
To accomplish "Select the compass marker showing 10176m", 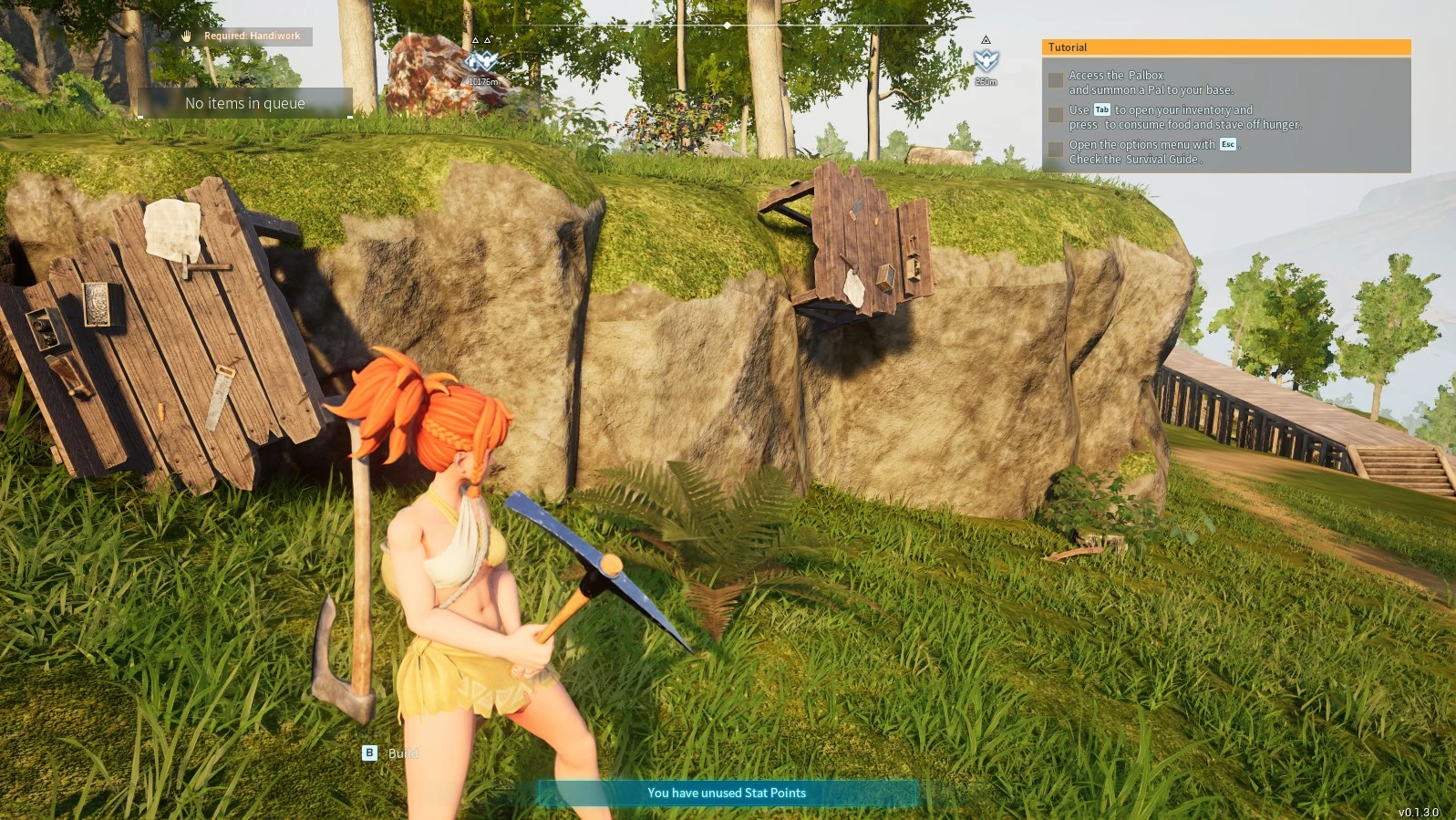I will [x=481, y=62].
